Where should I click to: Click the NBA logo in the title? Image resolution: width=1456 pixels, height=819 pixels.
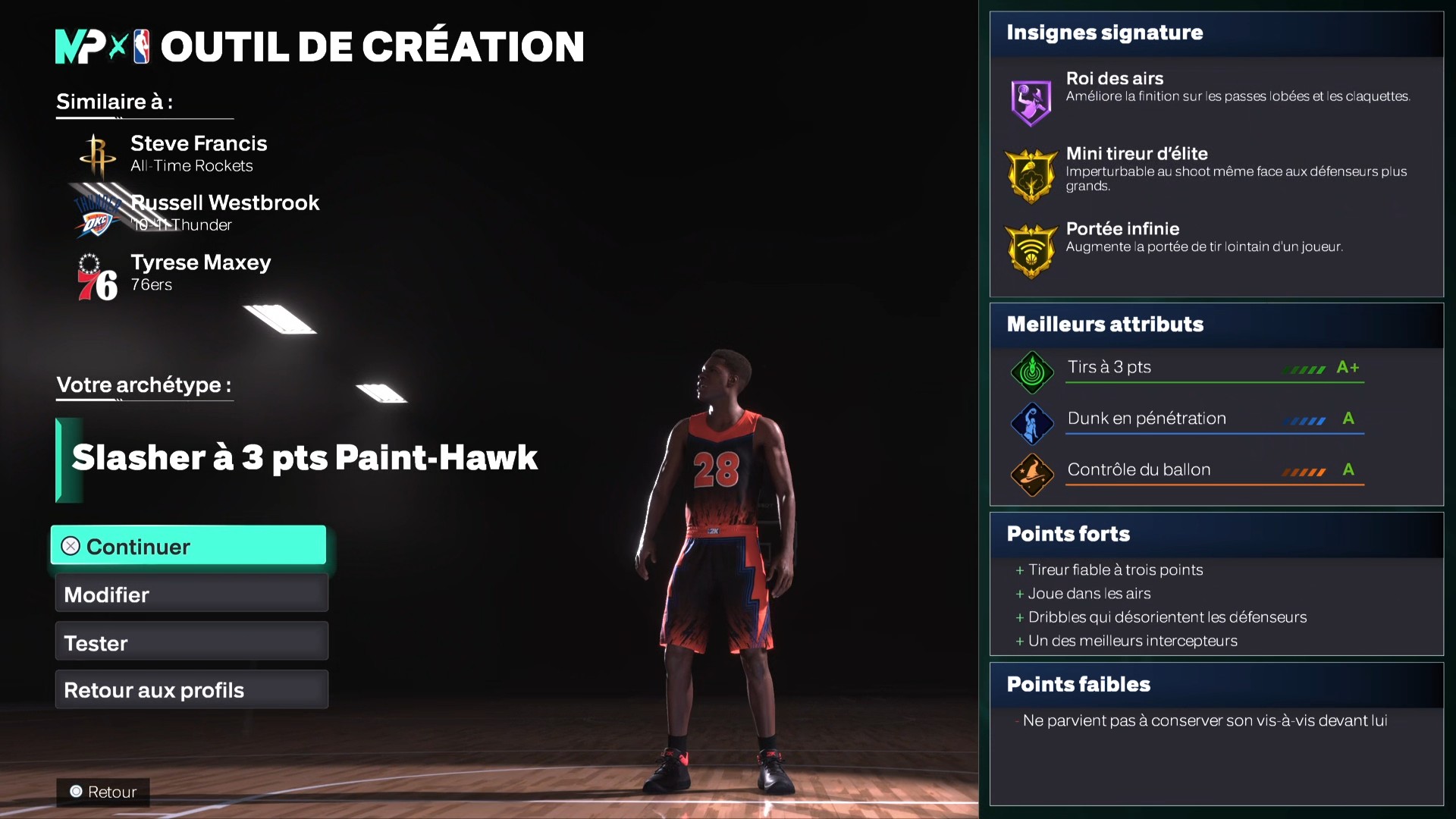(138, 45)
